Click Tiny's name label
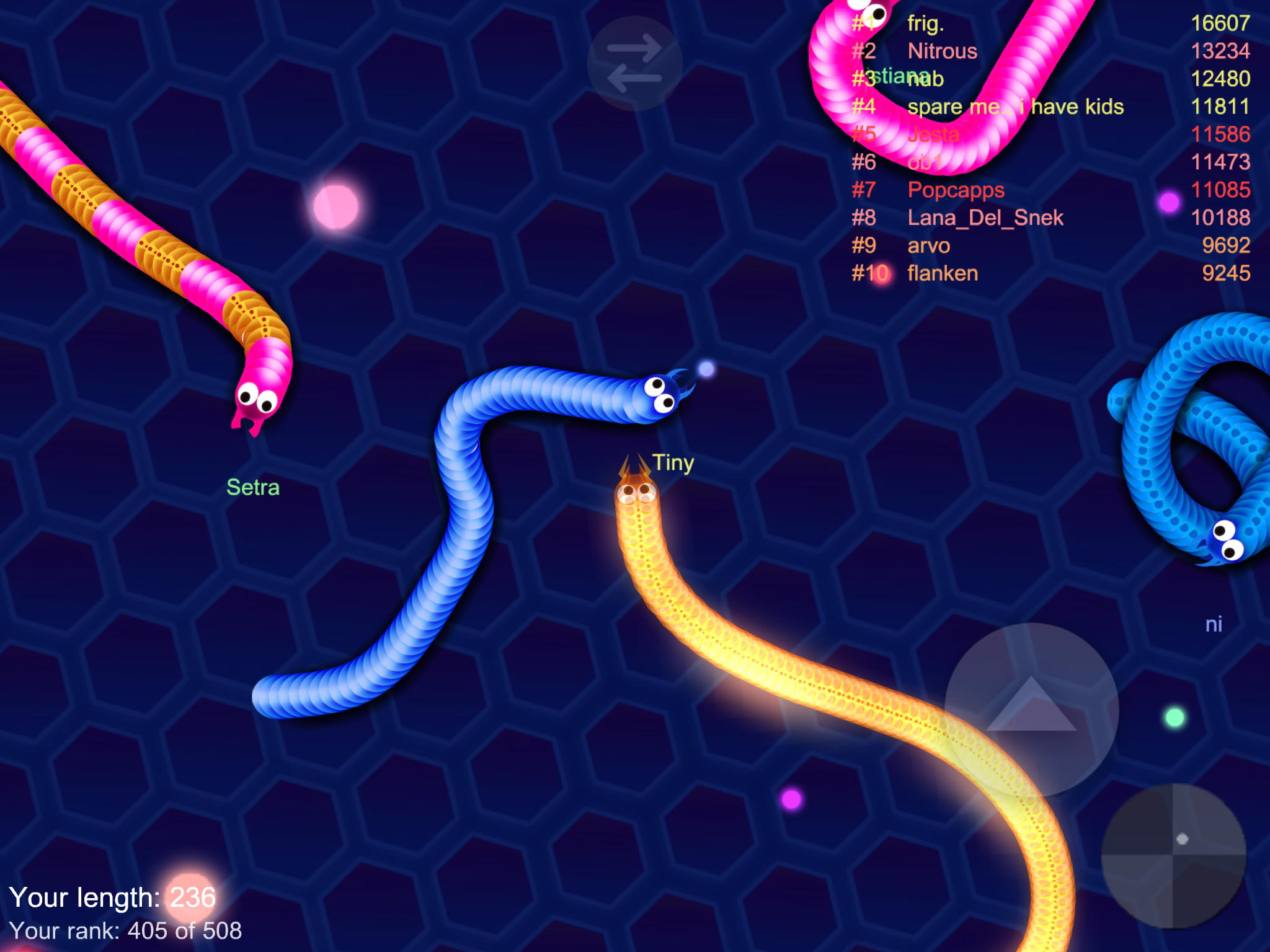This screenshot has width=1270, height=952. click(673, 462)
